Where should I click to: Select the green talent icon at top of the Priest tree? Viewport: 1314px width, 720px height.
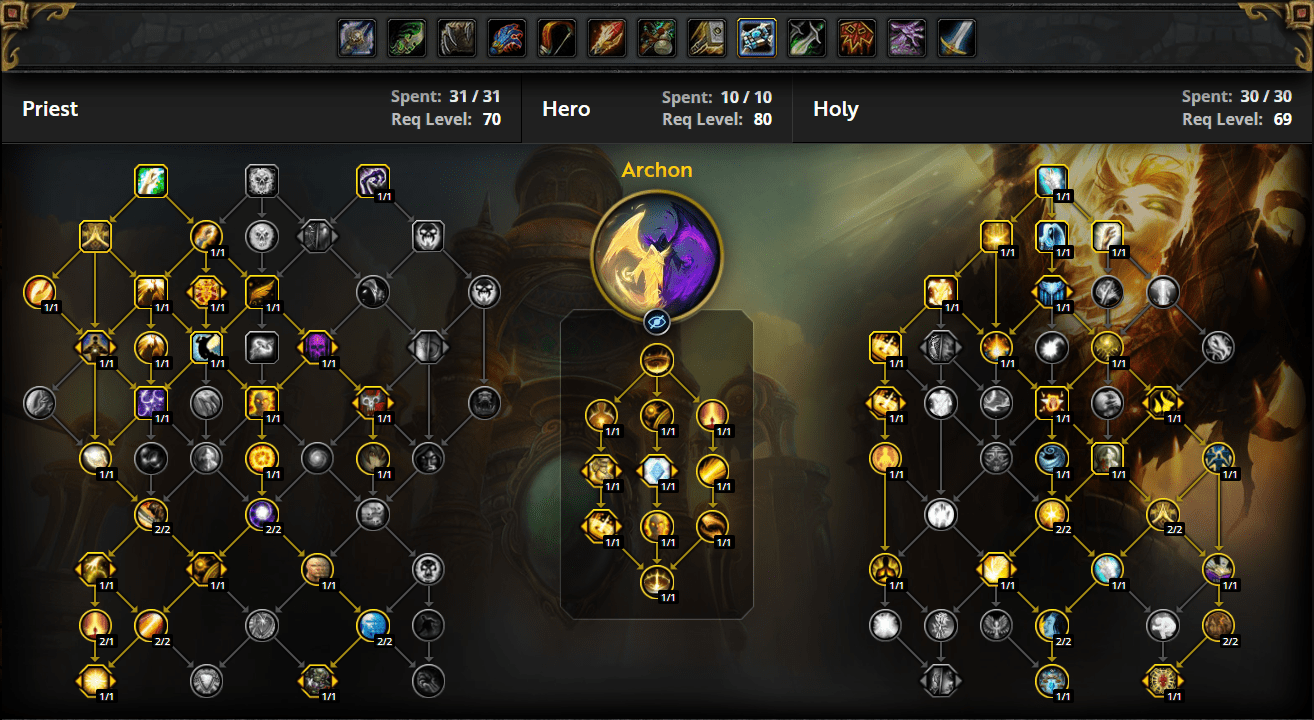tap(151, 181)
